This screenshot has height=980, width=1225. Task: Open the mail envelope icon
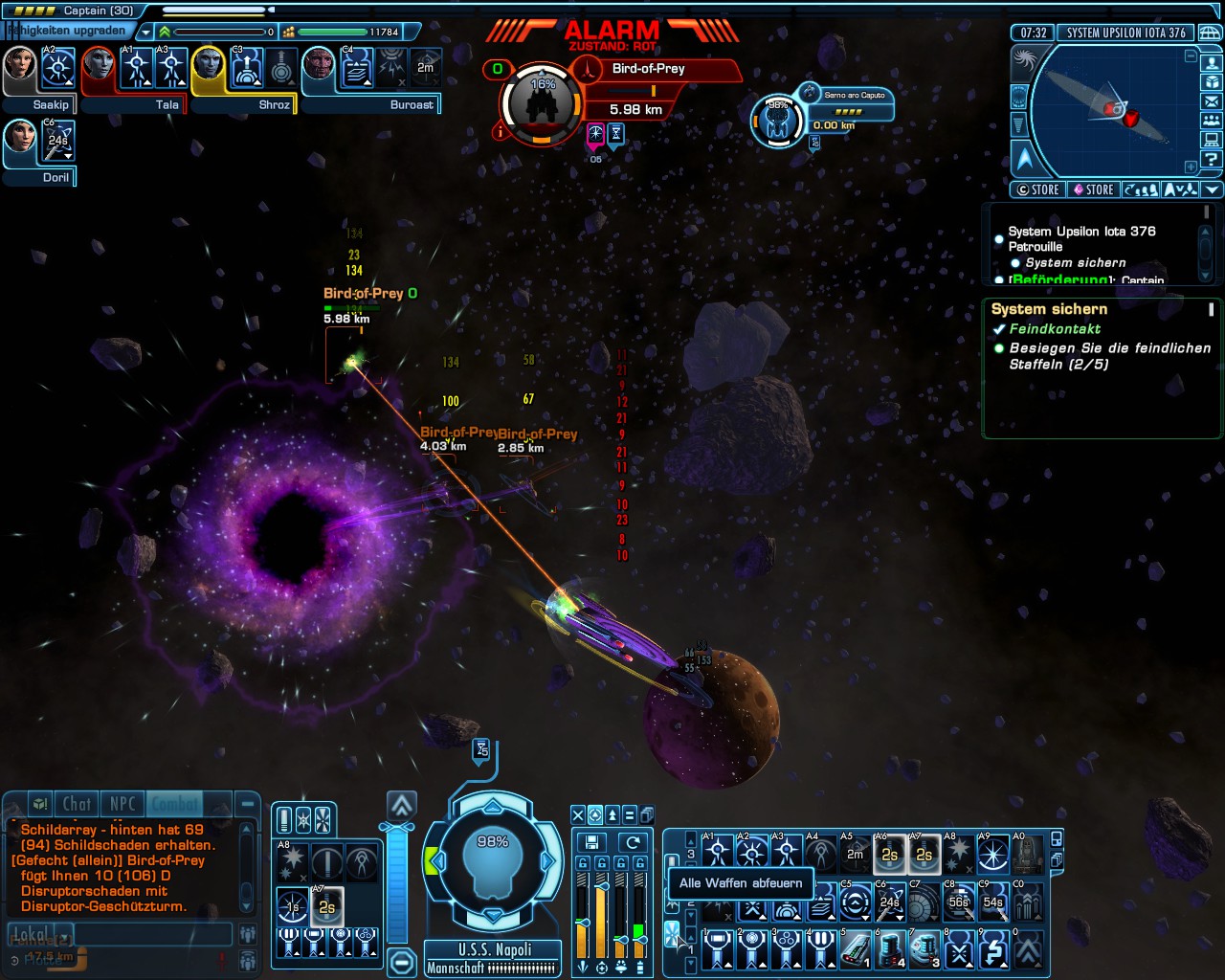coord(1212,100)
